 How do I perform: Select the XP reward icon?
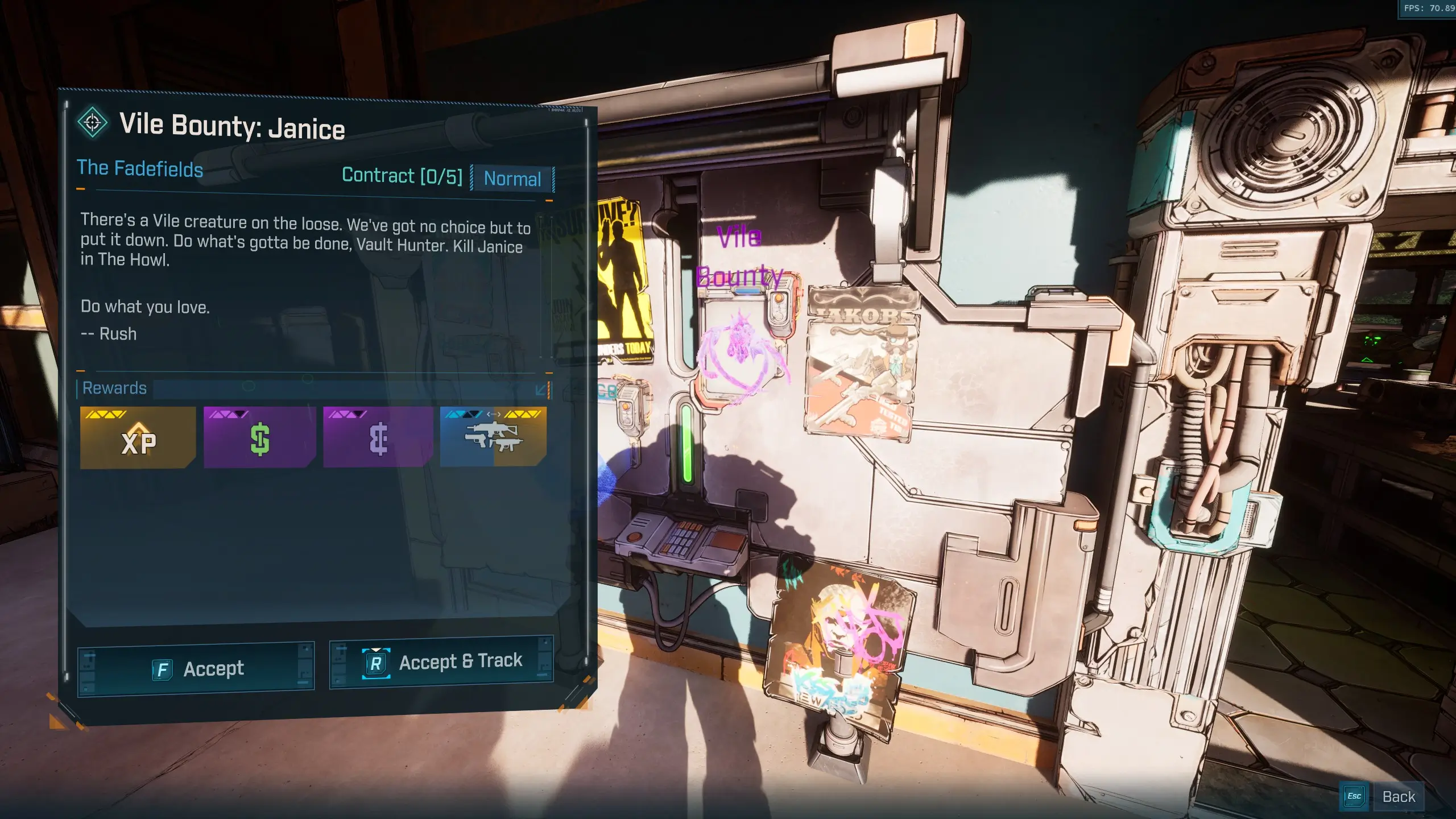[x=138, y=438]
